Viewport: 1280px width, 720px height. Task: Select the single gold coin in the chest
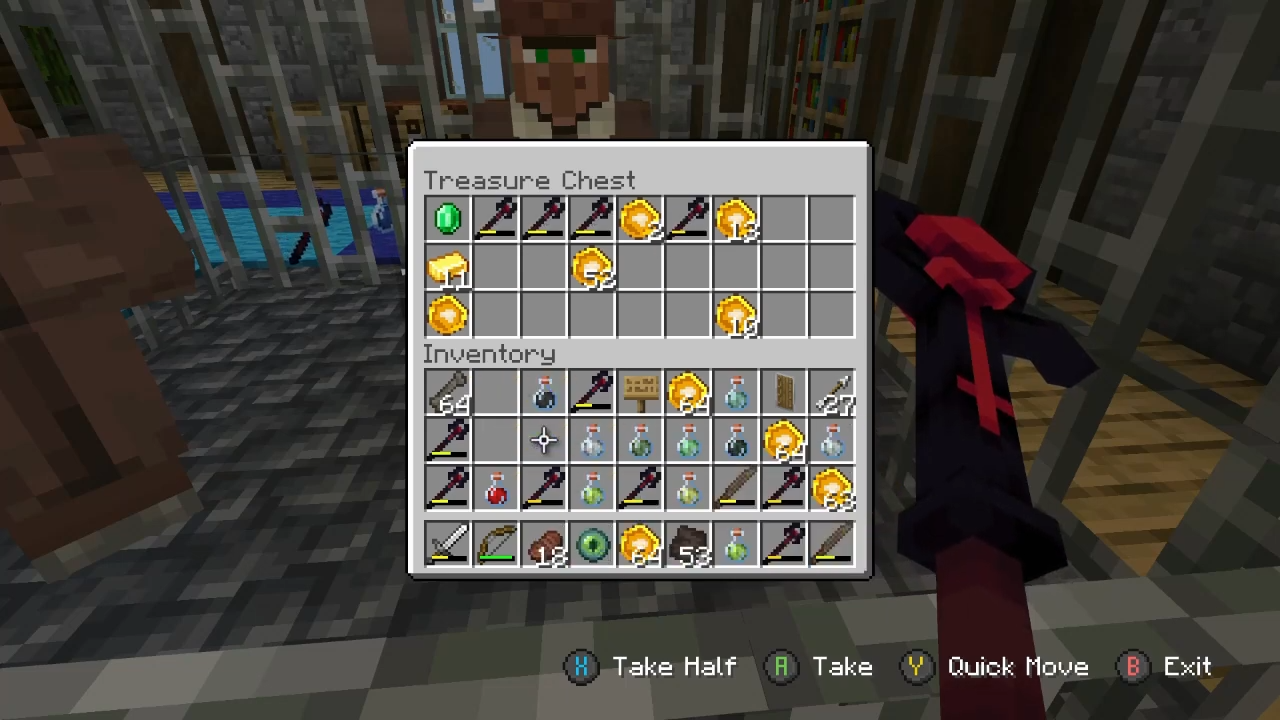[447, 315]
